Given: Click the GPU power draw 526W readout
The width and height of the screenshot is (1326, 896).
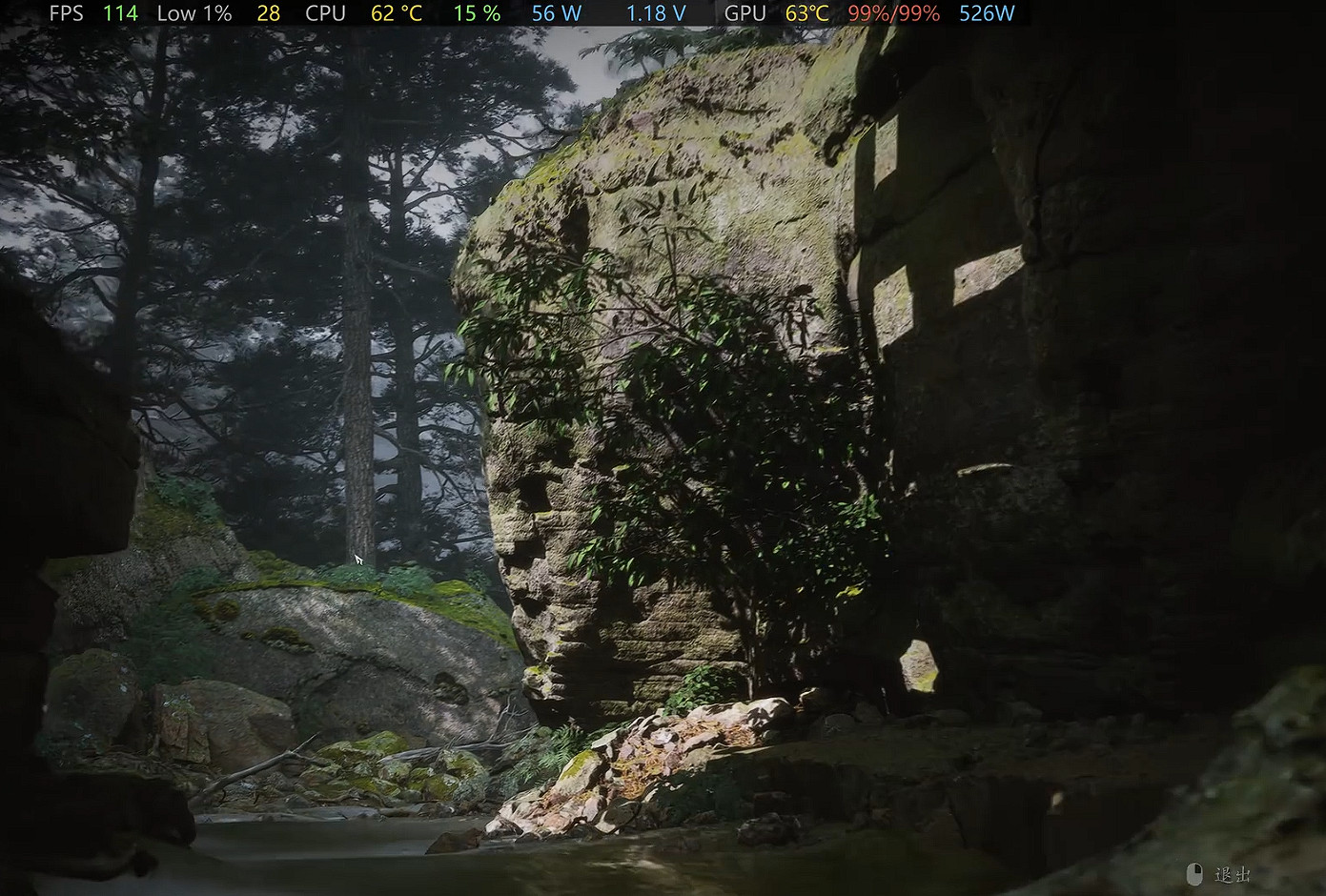Looking at the screenshot, I should click(987, 13).
